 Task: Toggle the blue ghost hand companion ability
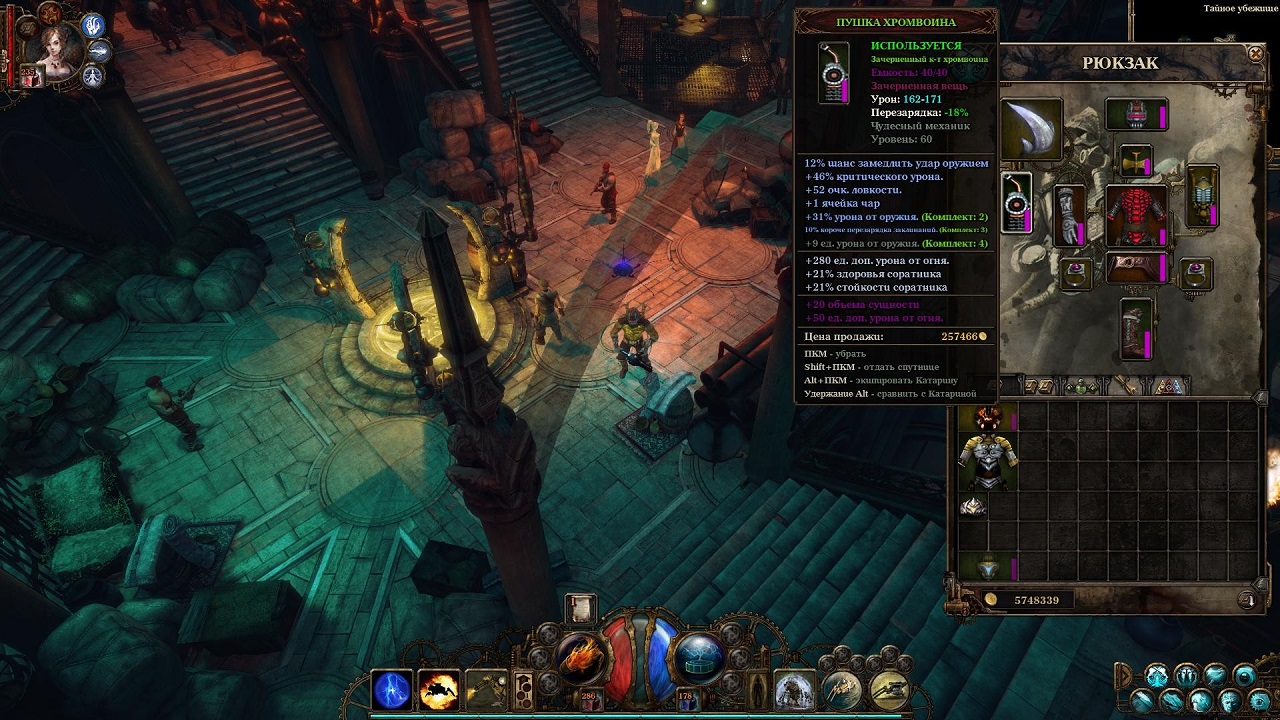click(93, 25)
